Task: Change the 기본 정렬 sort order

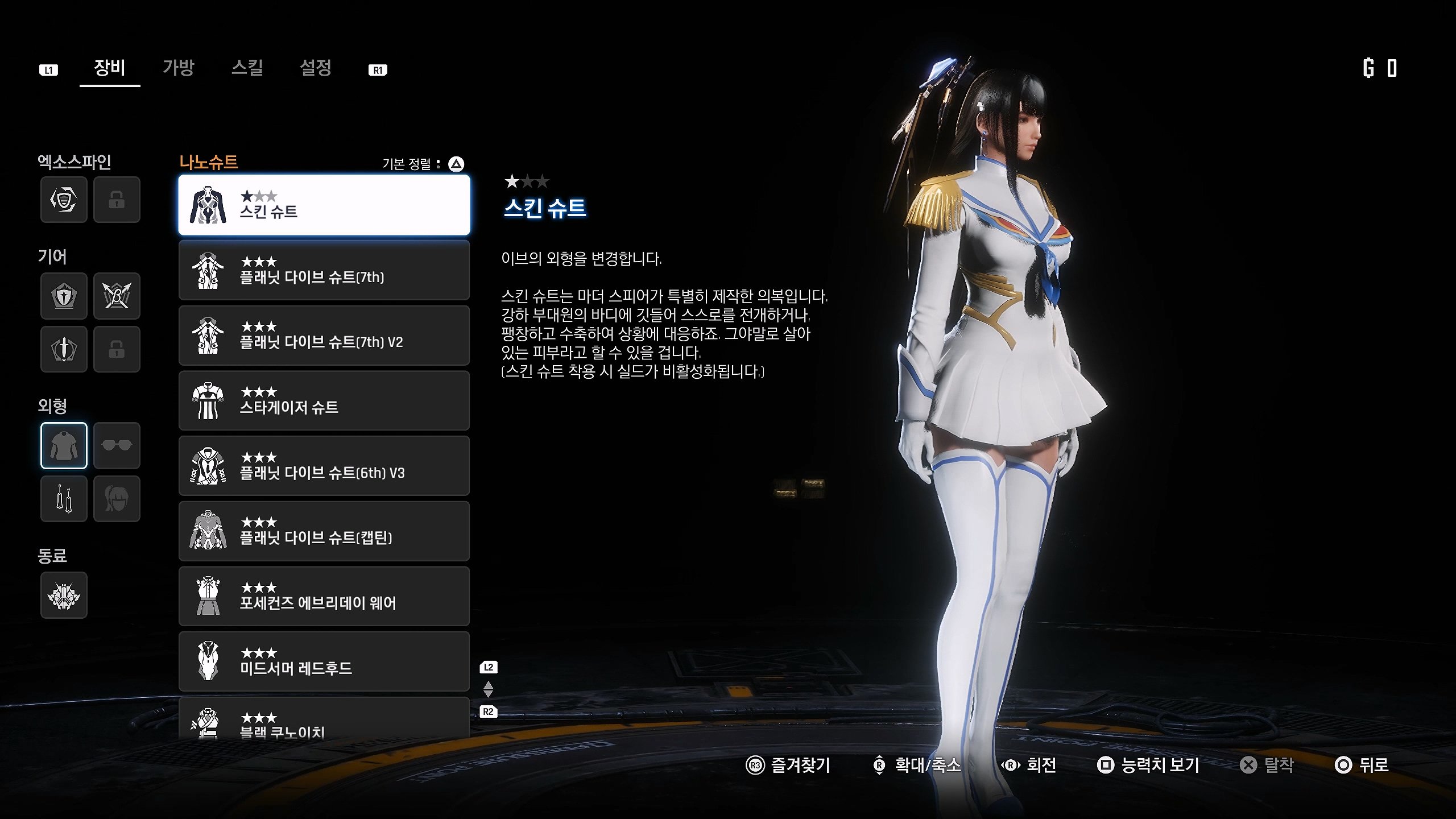Action: click(456, 164)
